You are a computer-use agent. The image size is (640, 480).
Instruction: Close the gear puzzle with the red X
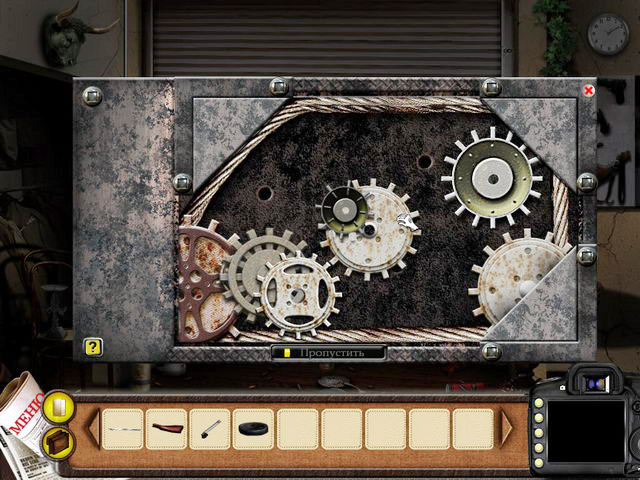click(589, 90)
